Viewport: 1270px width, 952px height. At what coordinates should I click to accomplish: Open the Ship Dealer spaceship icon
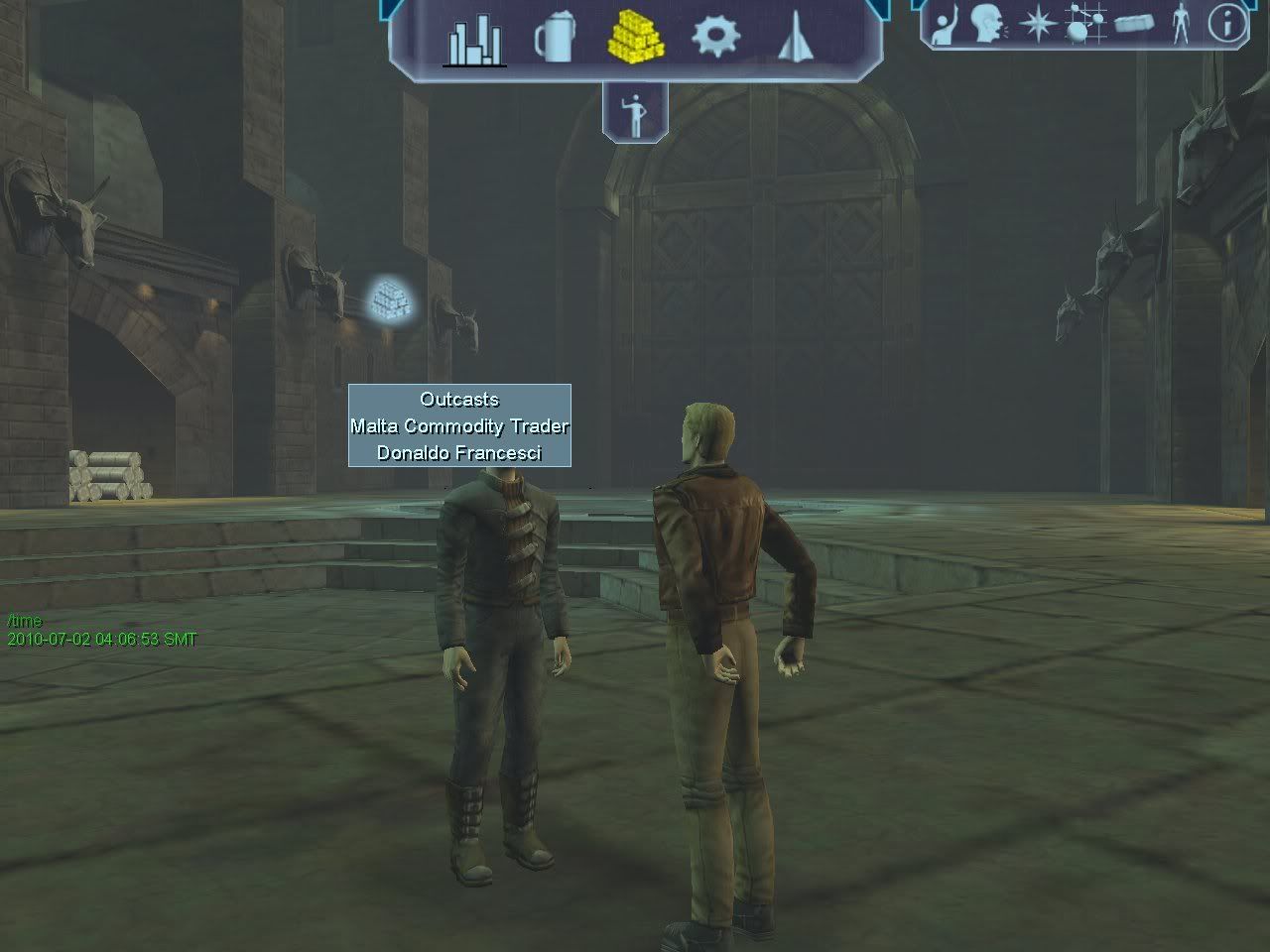click(792, 39)
